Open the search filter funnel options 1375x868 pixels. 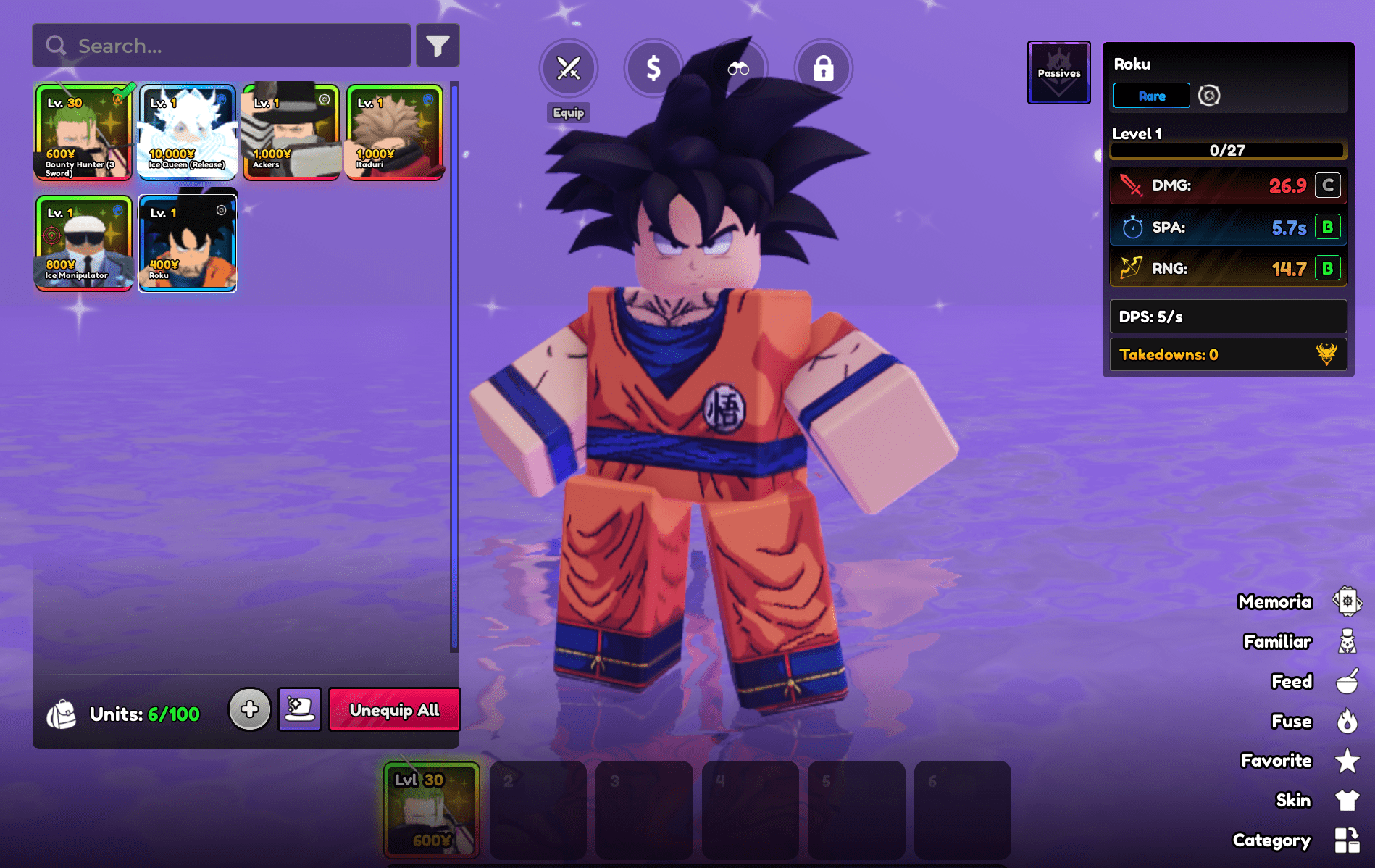point(438,45)
